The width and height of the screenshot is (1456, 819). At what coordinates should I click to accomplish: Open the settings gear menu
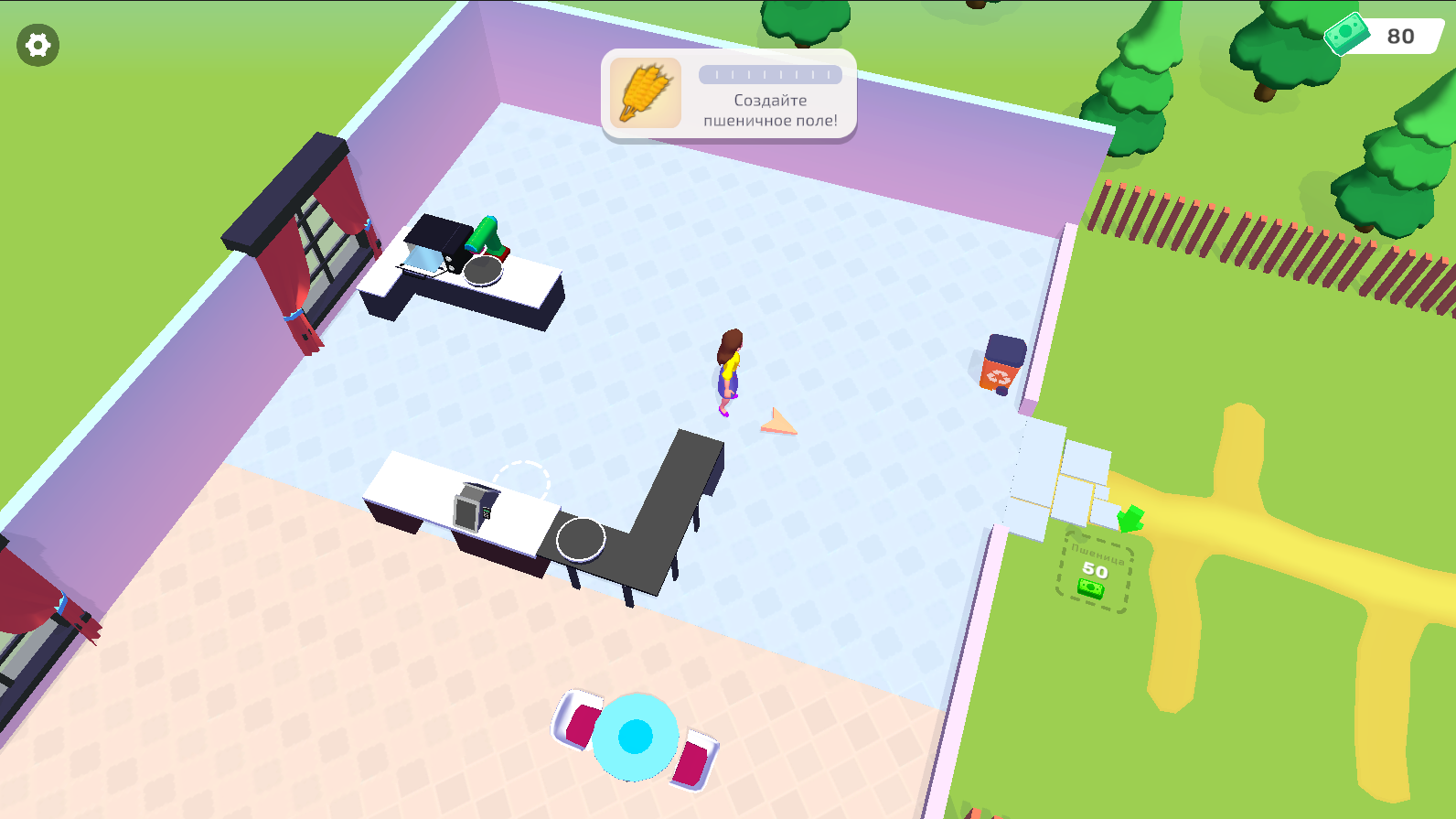click(x=37, y=44)
